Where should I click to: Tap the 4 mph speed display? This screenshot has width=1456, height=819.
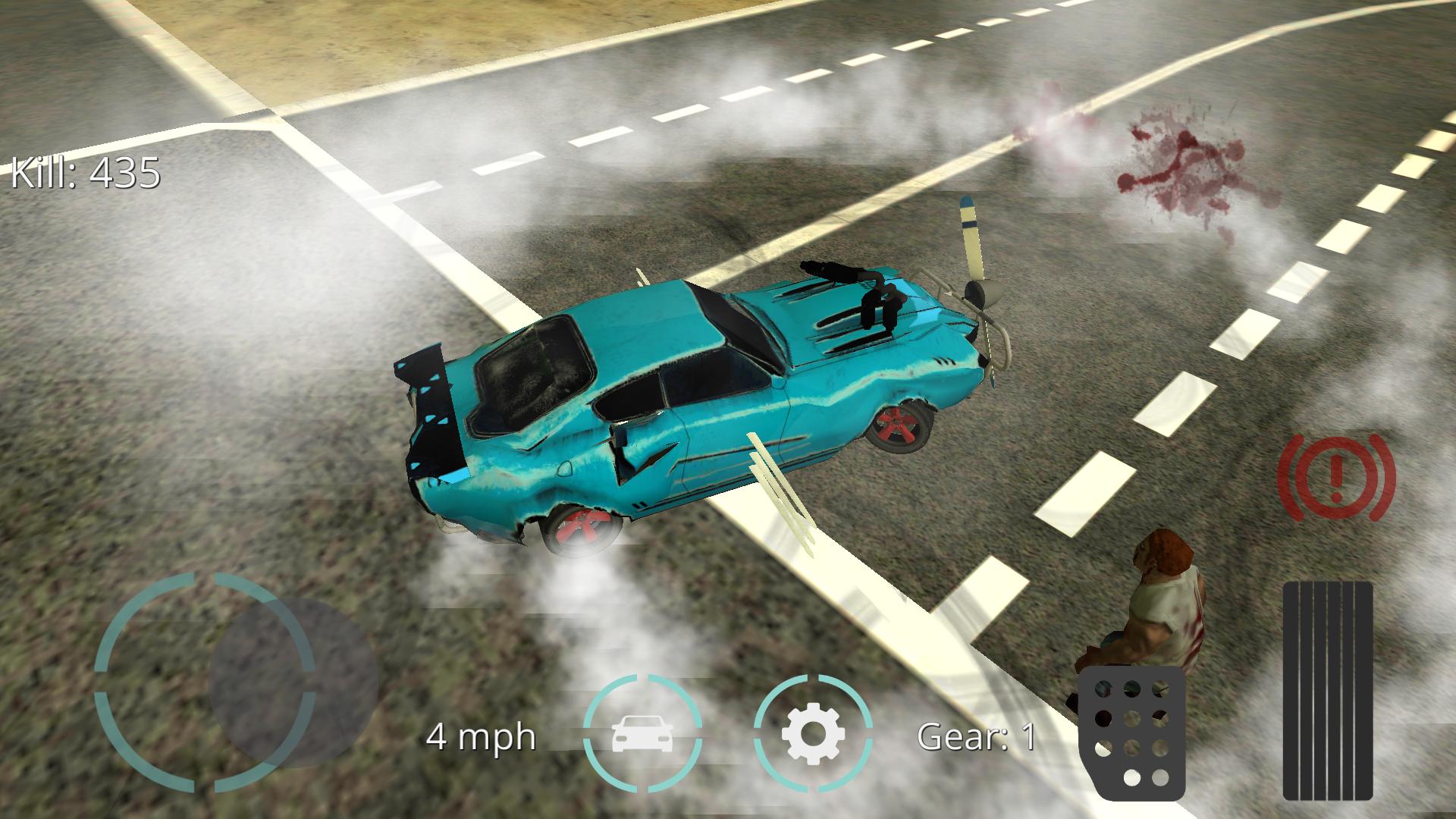[x=482, y=736]
